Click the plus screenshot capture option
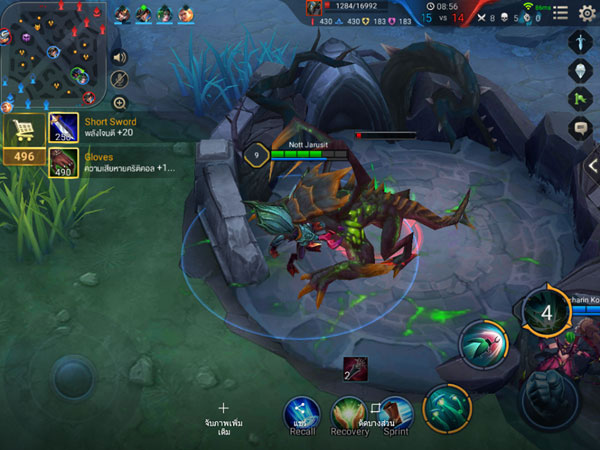Viewport: 600px width, 450px height. pyautogui.click(x=223, y=409)
